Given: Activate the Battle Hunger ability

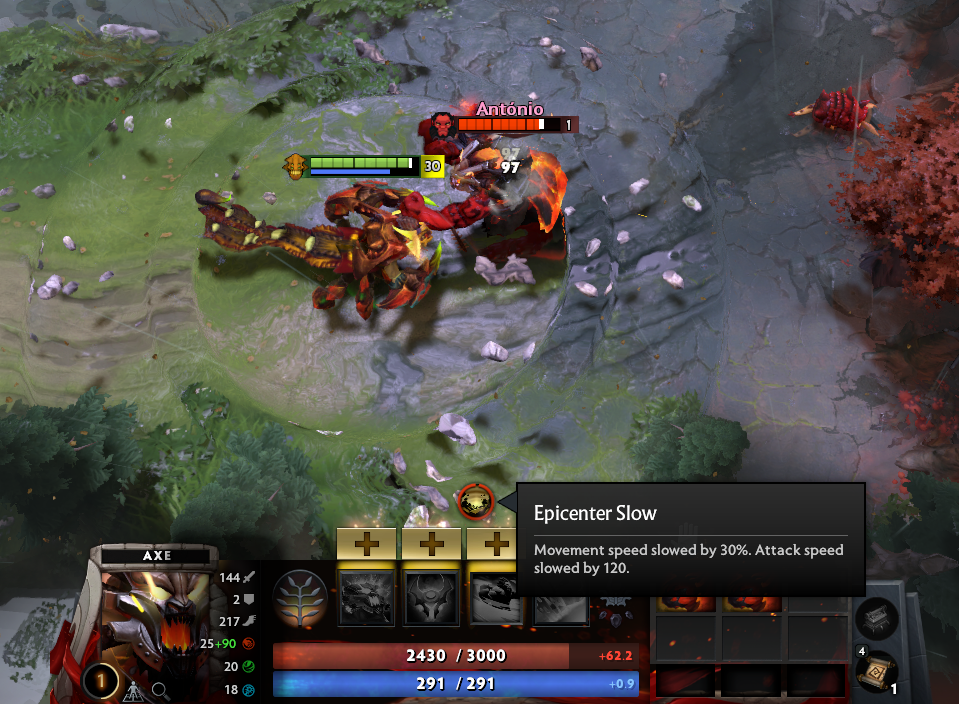Looking at the screenshot, I should [431, 598].
